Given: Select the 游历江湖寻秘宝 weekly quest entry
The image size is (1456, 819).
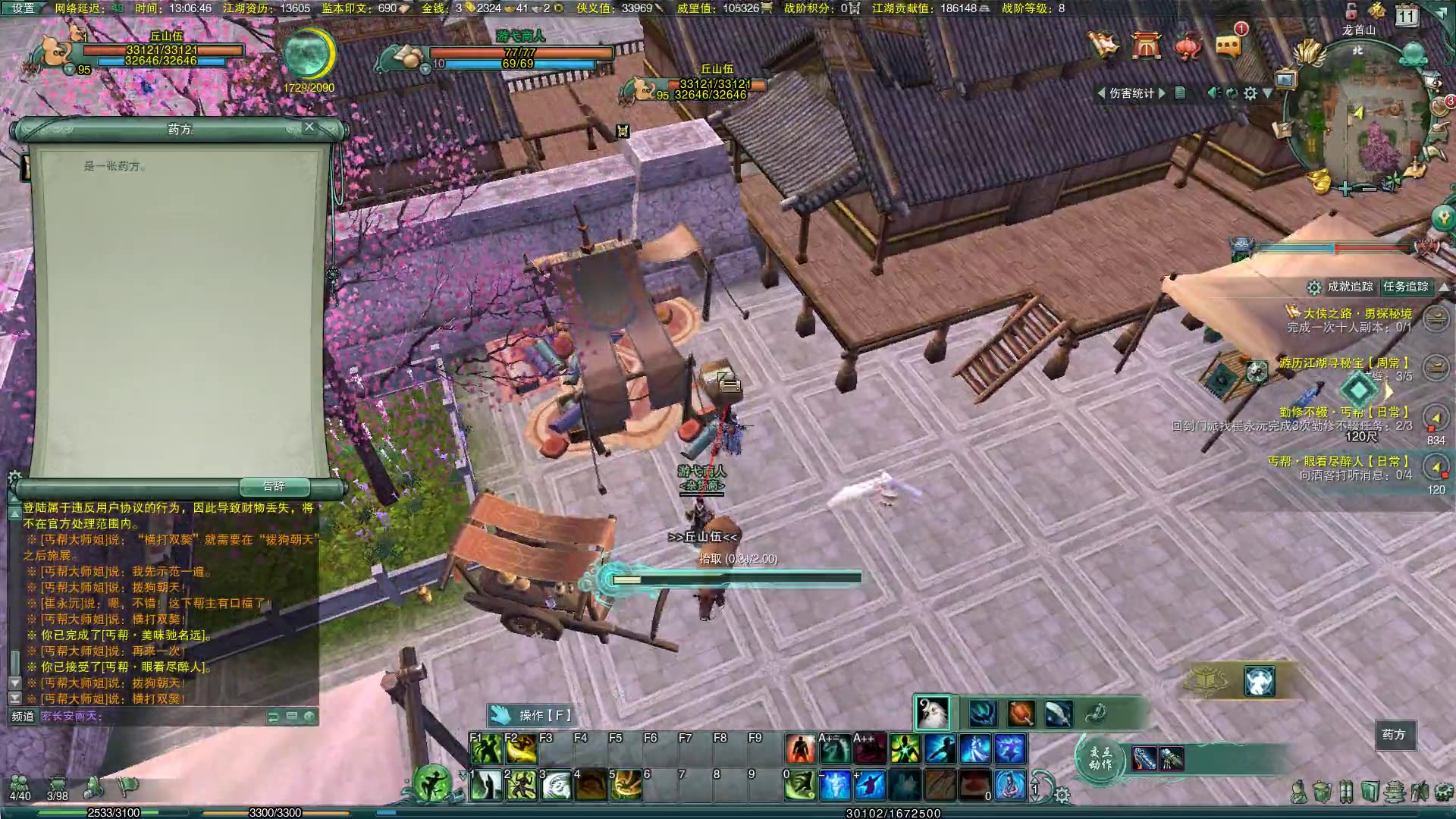Looking at the screenshot, I should click(1344, 363).
